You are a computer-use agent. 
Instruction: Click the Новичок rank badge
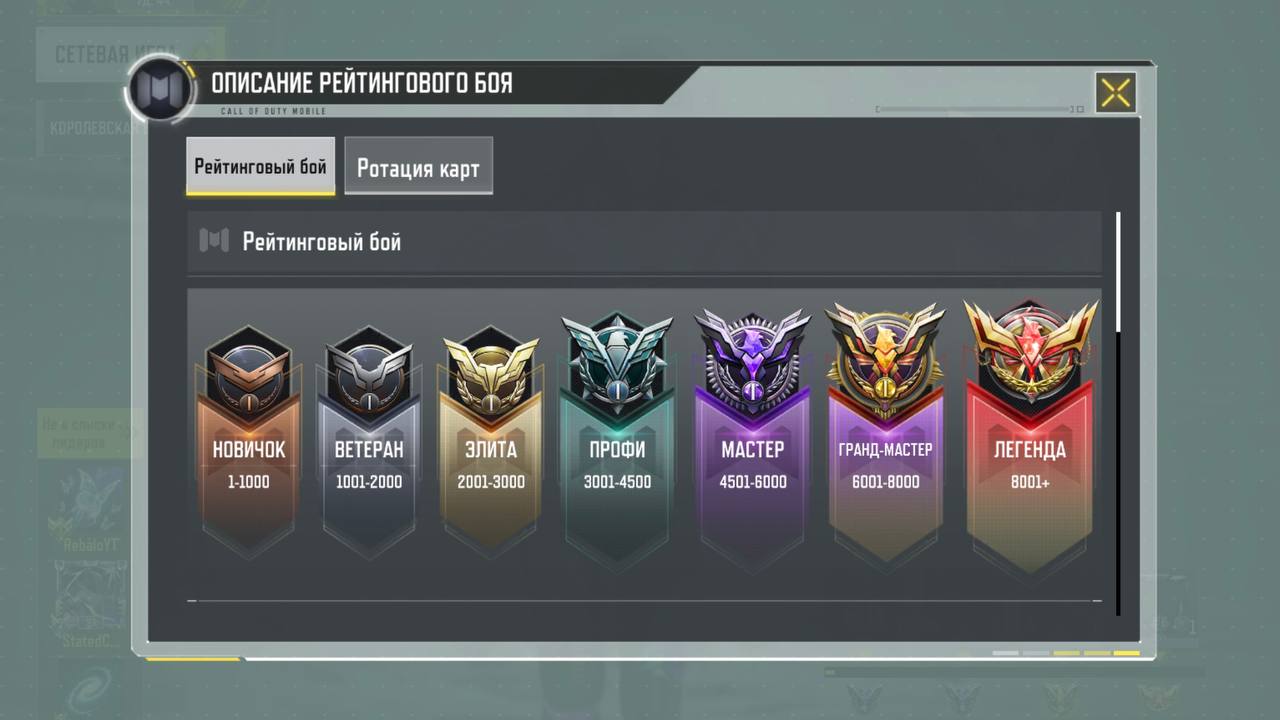[x=248, y=440]
